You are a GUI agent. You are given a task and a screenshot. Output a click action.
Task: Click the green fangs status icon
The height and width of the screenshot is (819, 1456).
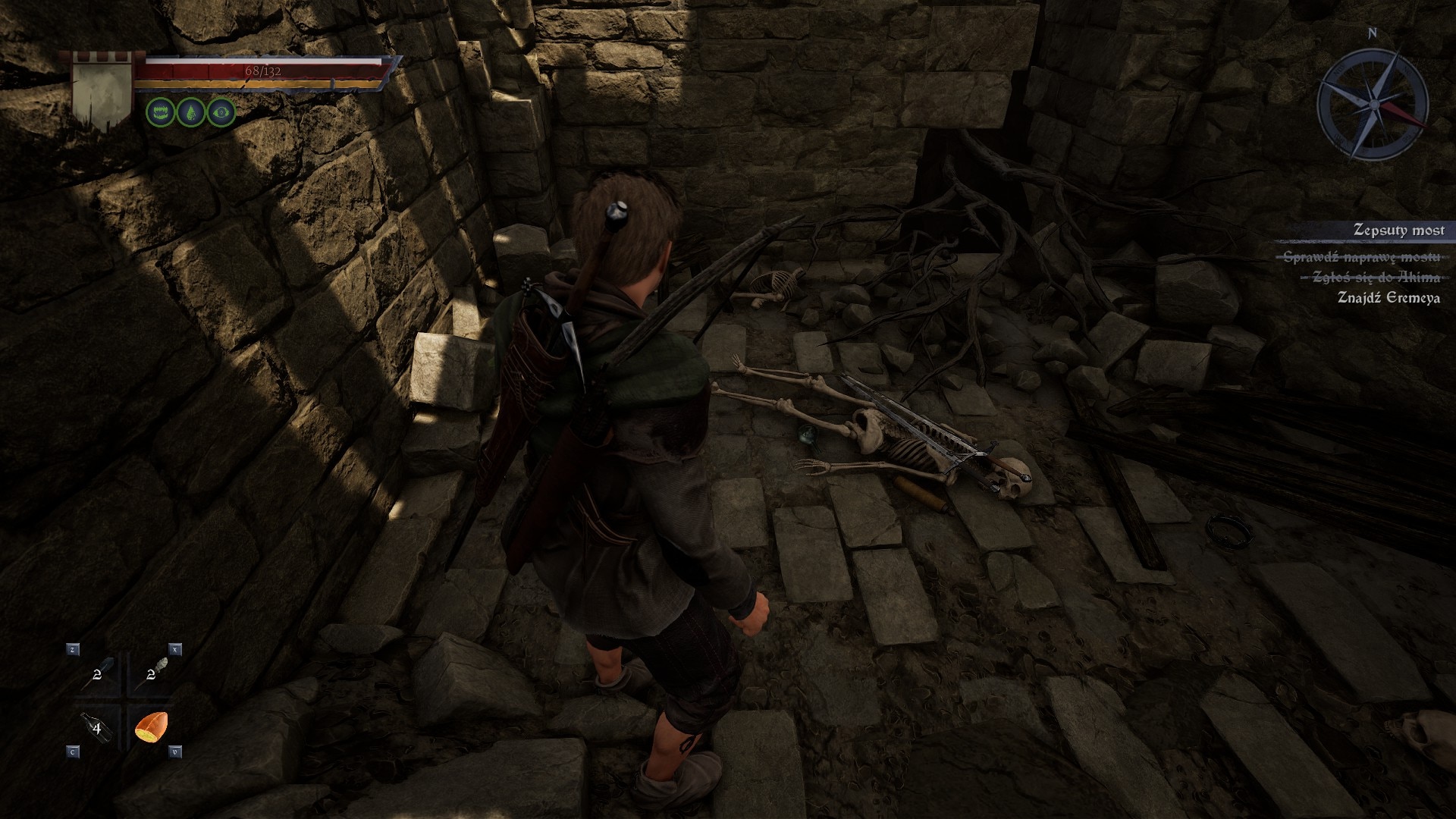(159, 113)
